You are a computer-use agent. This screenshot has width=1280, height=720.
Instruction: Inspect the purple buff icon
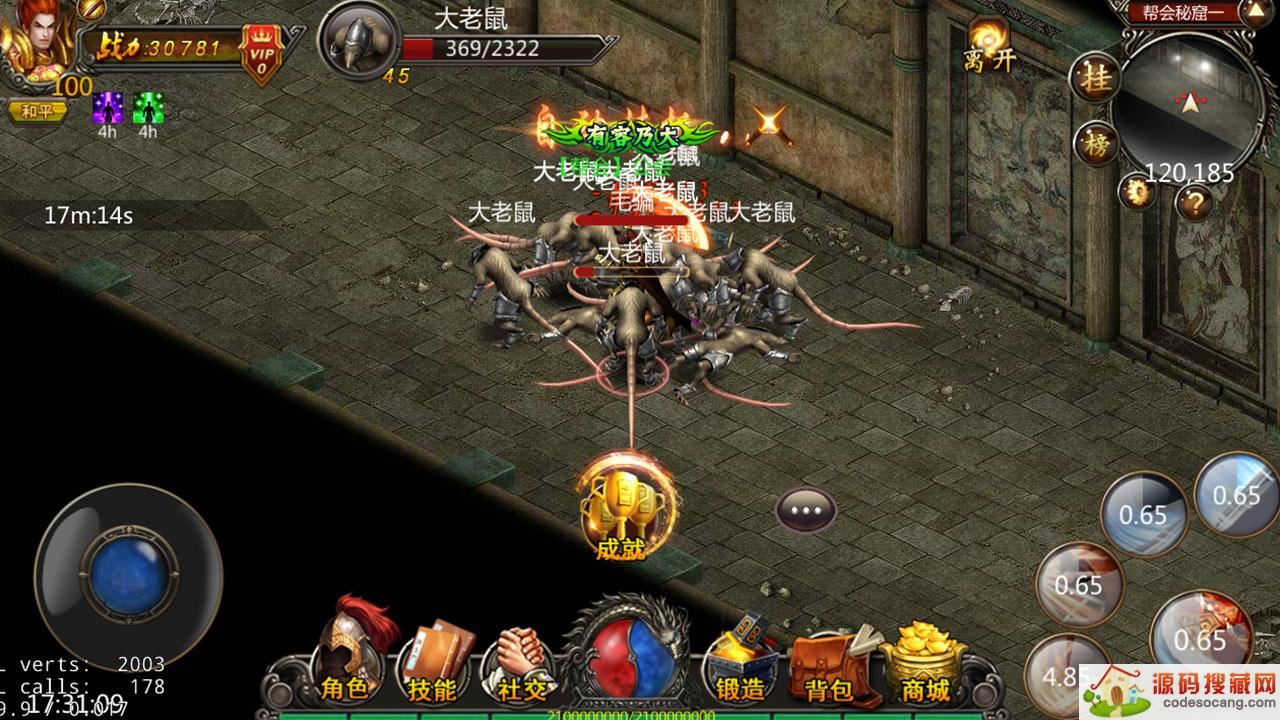(107, 108)
